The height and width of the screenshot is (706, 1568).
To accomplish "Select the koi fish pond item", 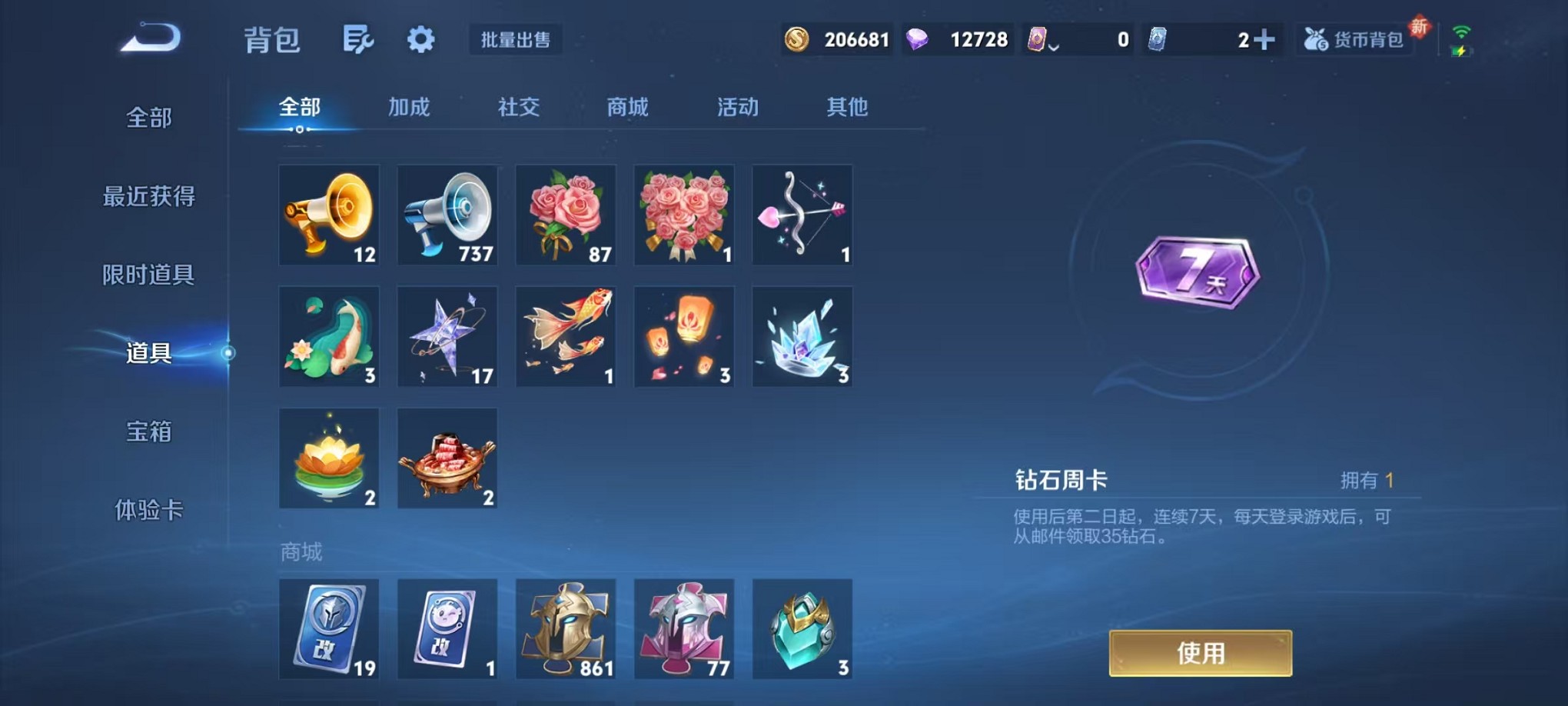I will 329,336.
